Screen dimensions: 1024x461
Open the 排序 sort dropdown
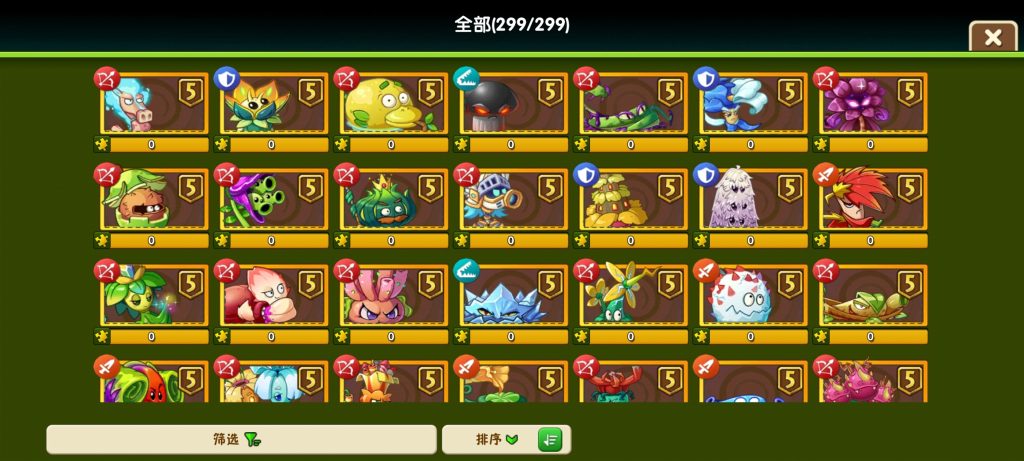pos(496,439)
